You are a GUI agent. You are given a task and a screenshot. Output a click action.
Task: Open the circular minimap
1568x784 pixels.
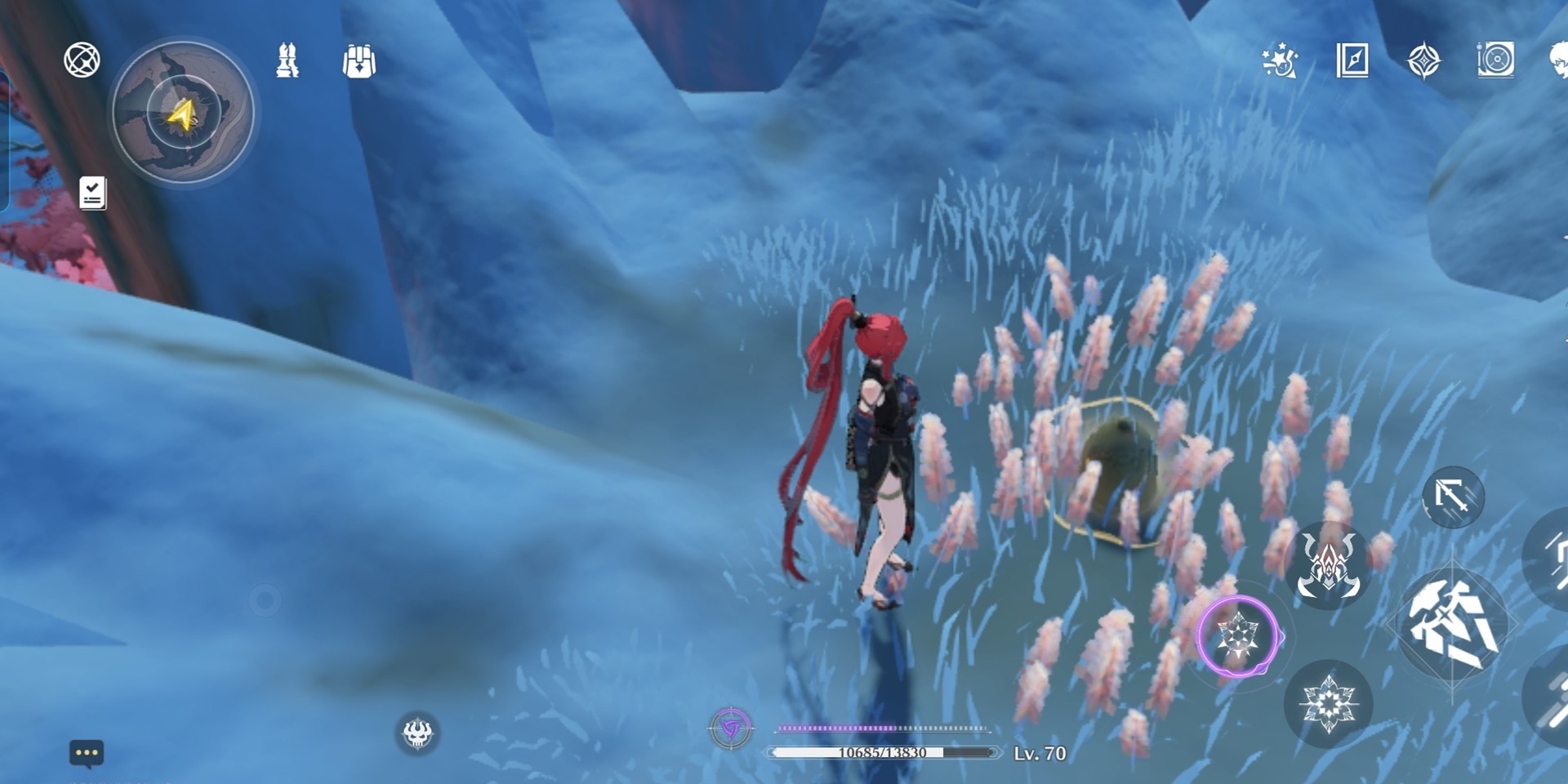[x=183, y=113]
